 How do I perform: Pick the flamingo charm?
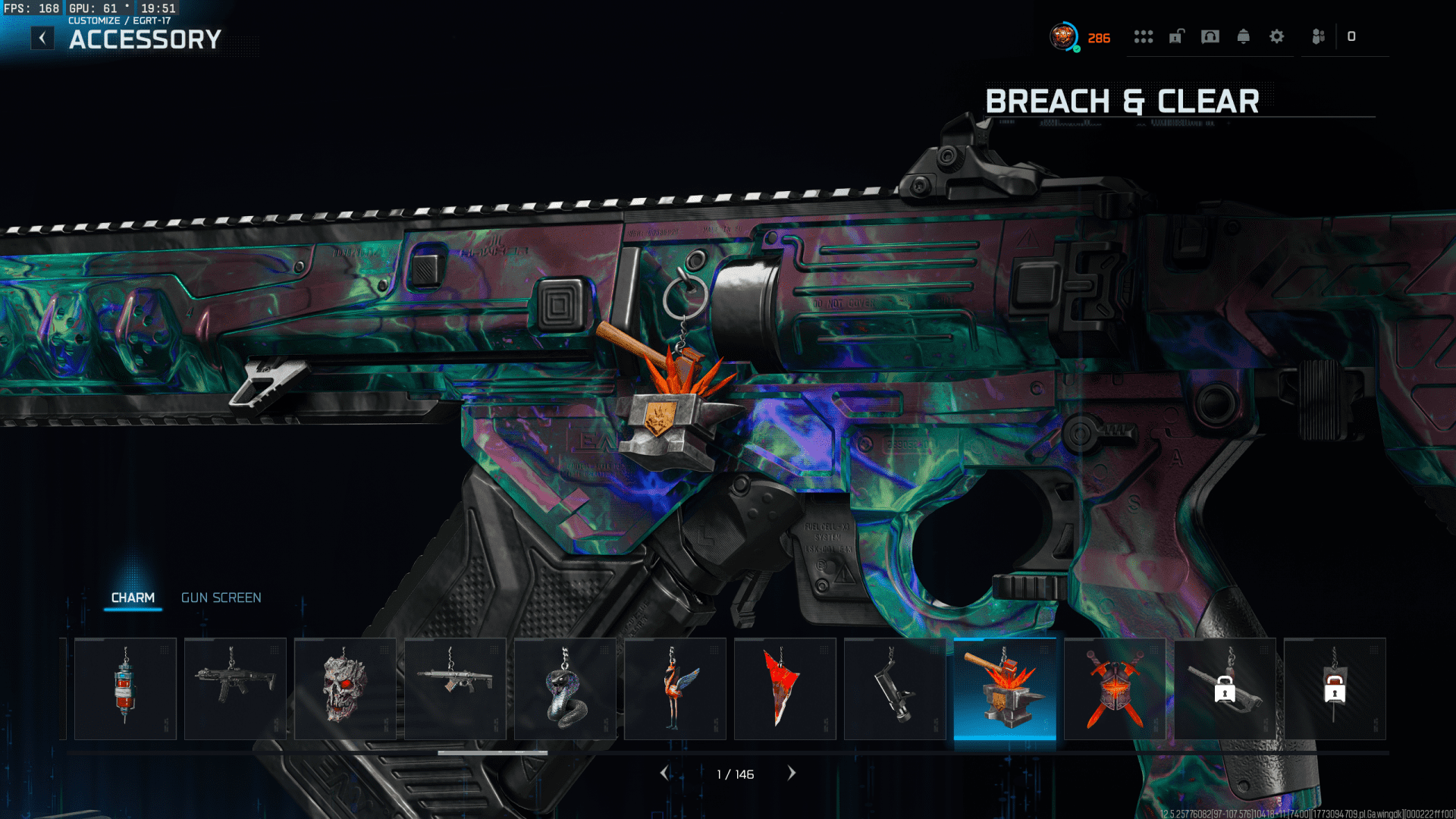(675, 689)
